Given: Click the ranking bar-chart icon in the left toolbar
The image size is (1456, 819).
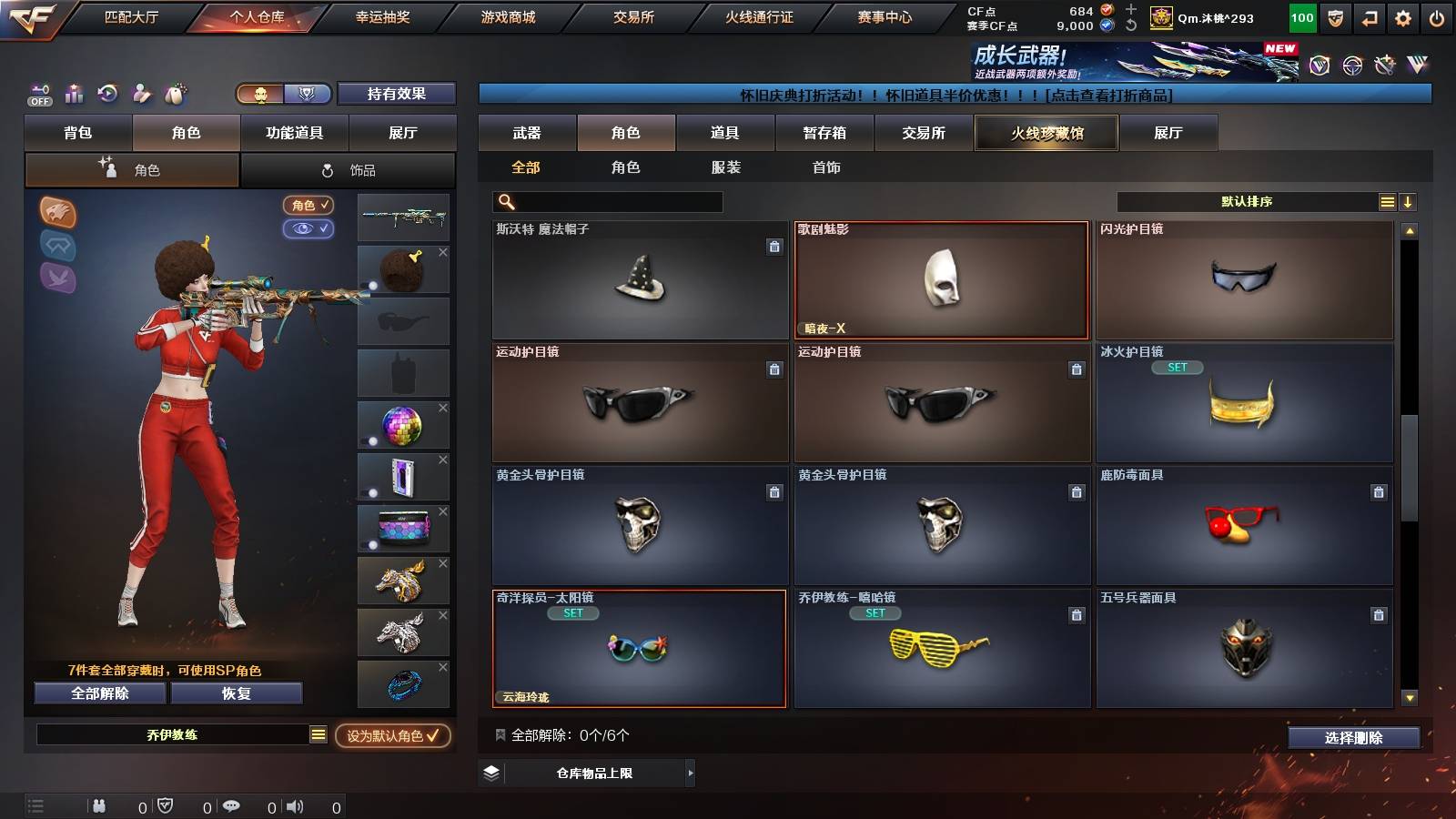Looking at the screenshot, I should click(74, 94).
